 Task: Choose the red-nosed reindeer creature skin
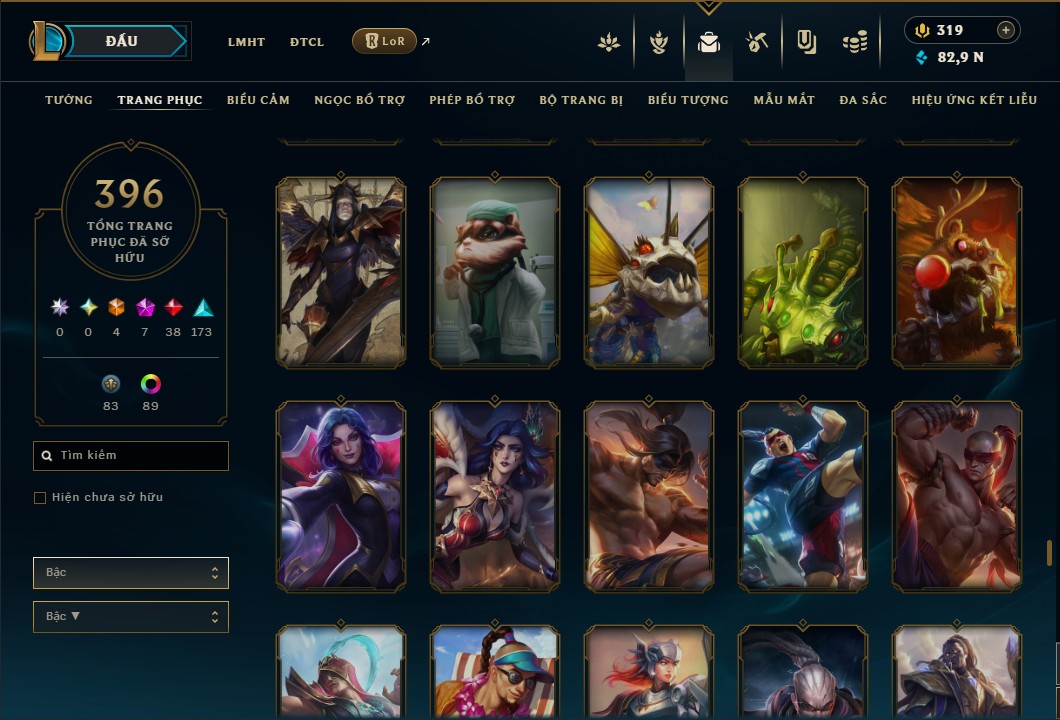pyautogui.click(x=957, y=270)
